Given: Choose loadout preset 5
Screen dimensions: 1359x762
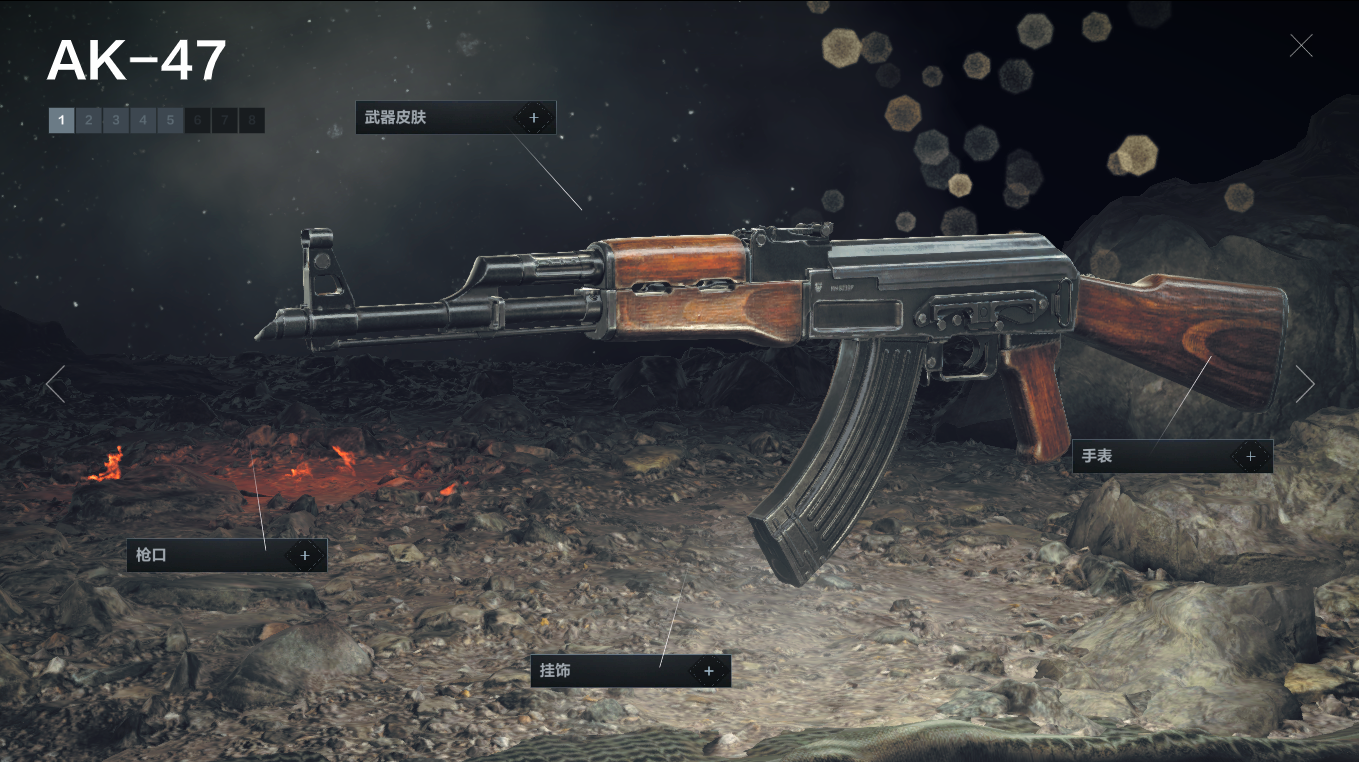Looking at the screenshot, I should tap(170, 121).
